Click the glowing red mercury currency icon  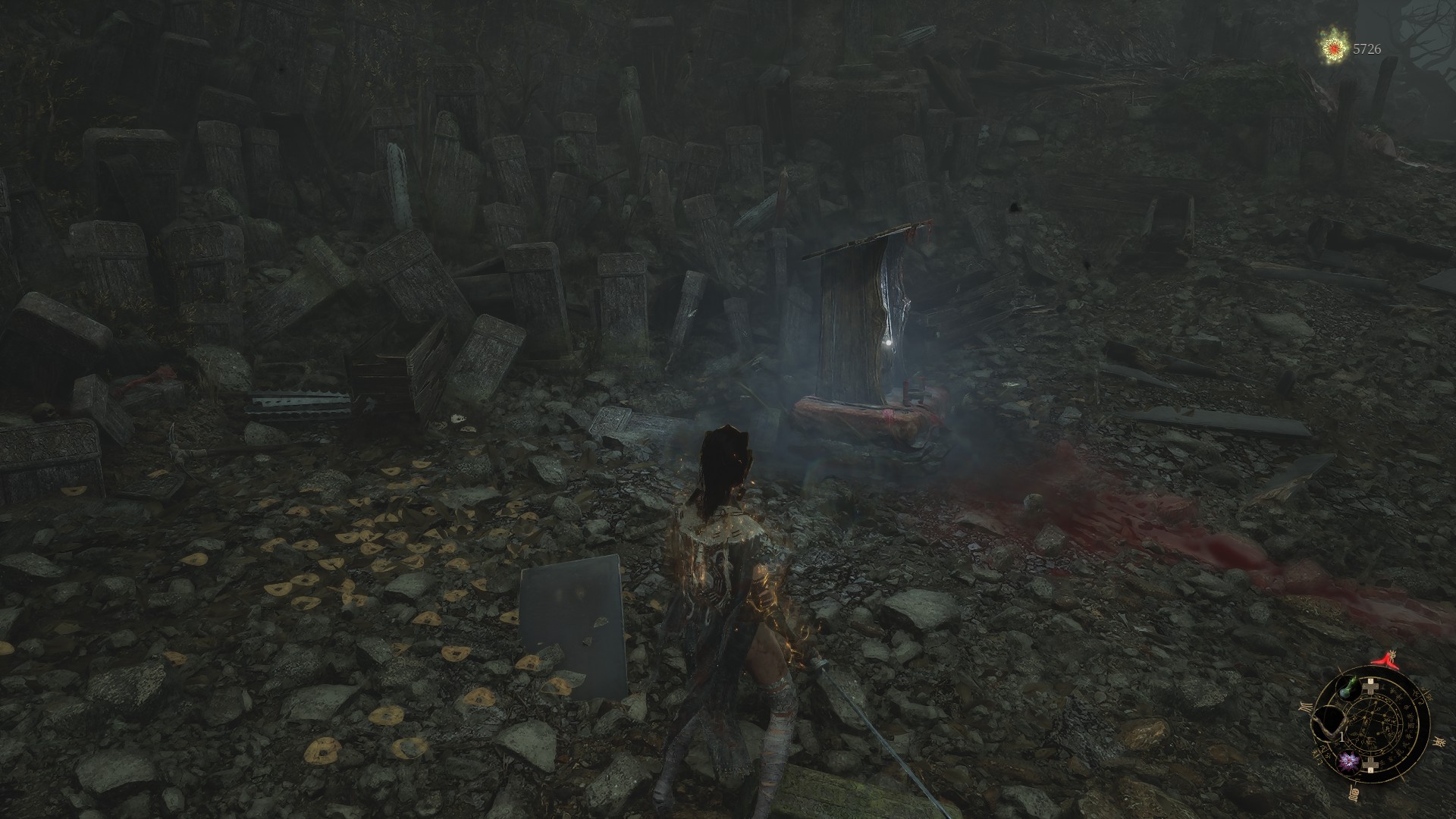click(1333, 49)
